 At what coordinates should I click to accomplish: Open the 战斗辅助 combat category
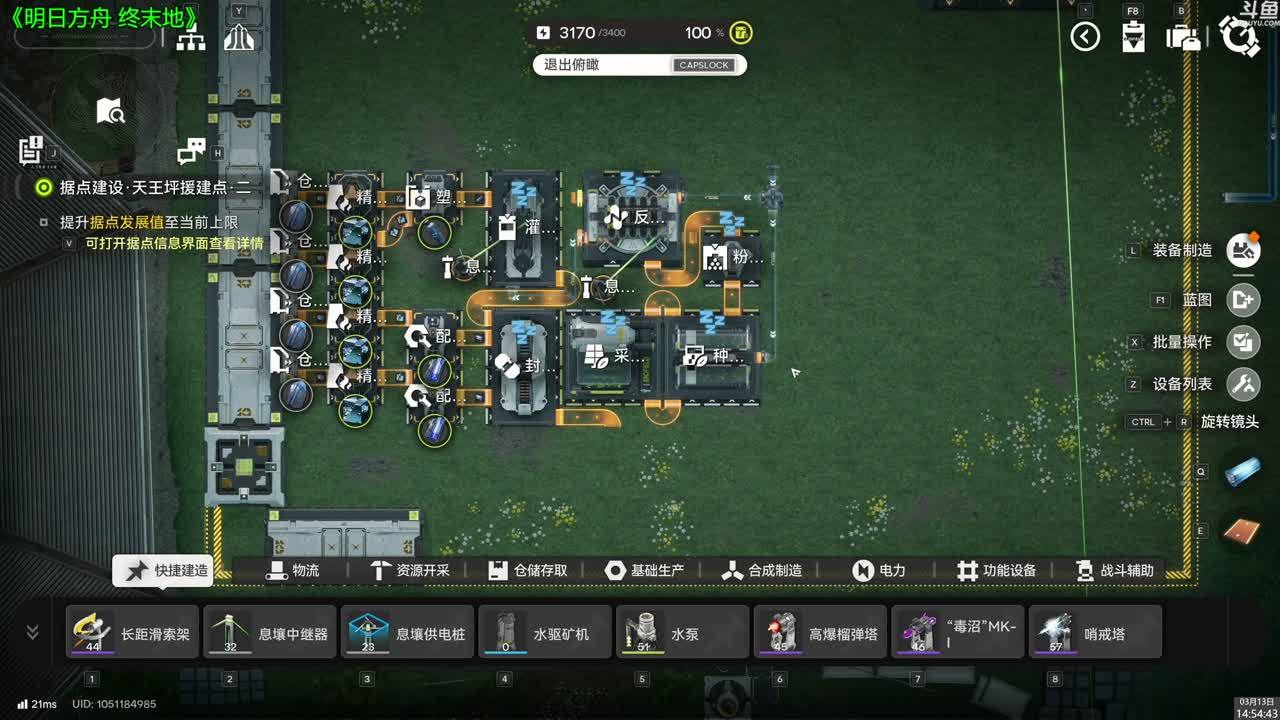(1114, 570)
